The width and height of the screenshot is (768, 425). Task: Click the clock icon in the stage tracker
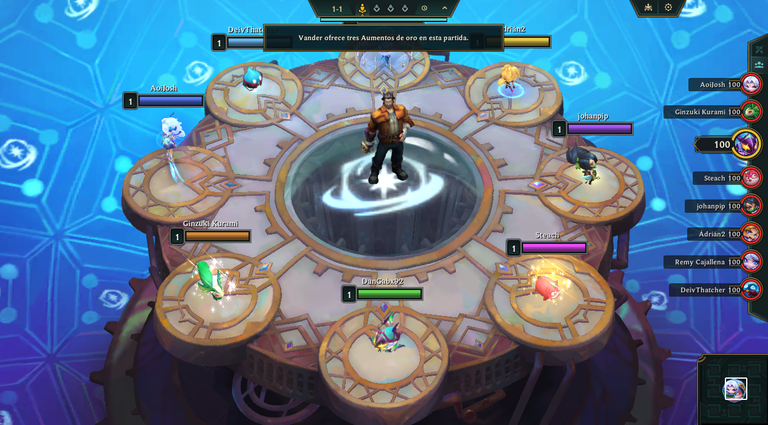click(x=424, y=8)
